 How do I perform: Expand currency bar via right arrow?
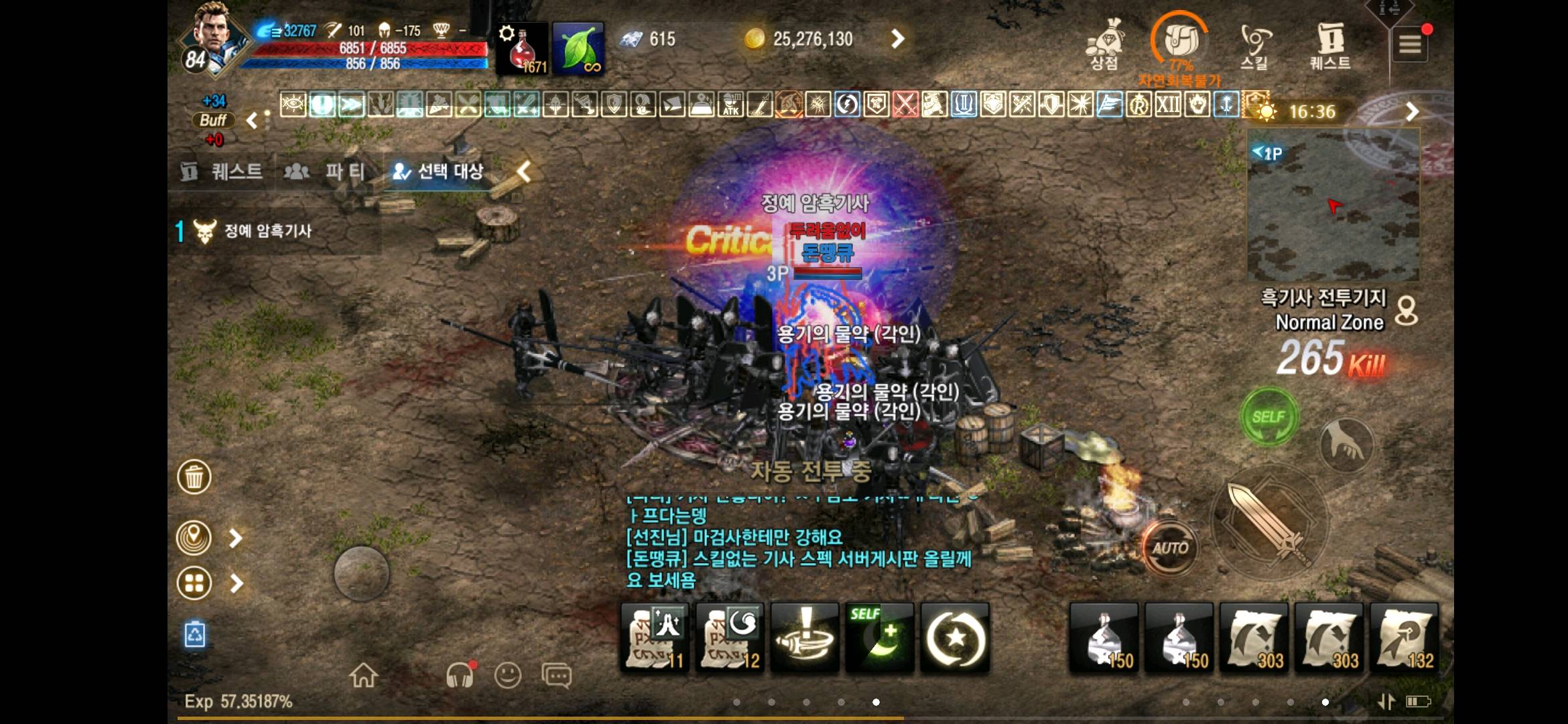click(897, 39)
